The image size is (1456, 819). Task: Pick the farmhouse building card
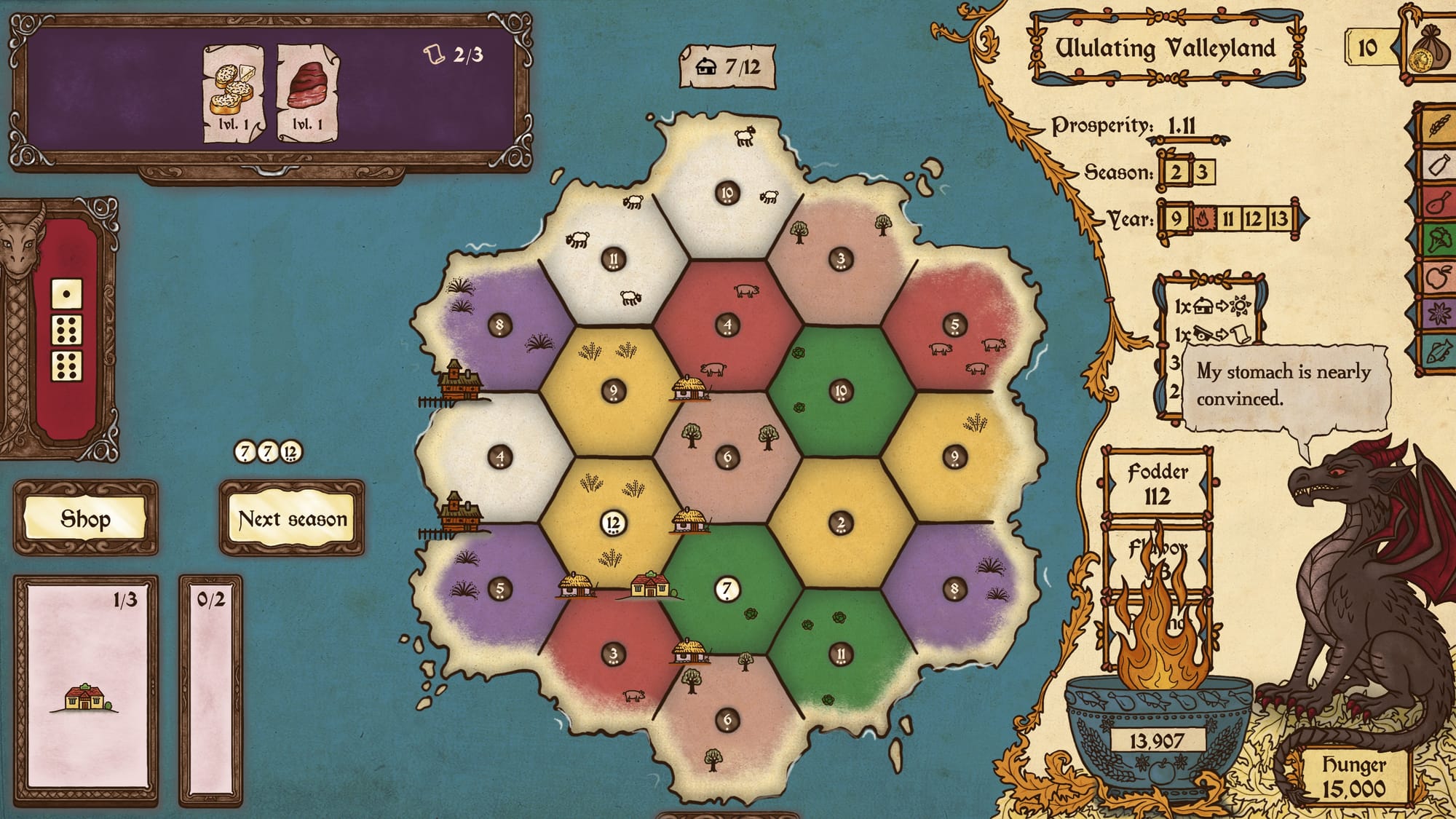click(x=86, y=692)
